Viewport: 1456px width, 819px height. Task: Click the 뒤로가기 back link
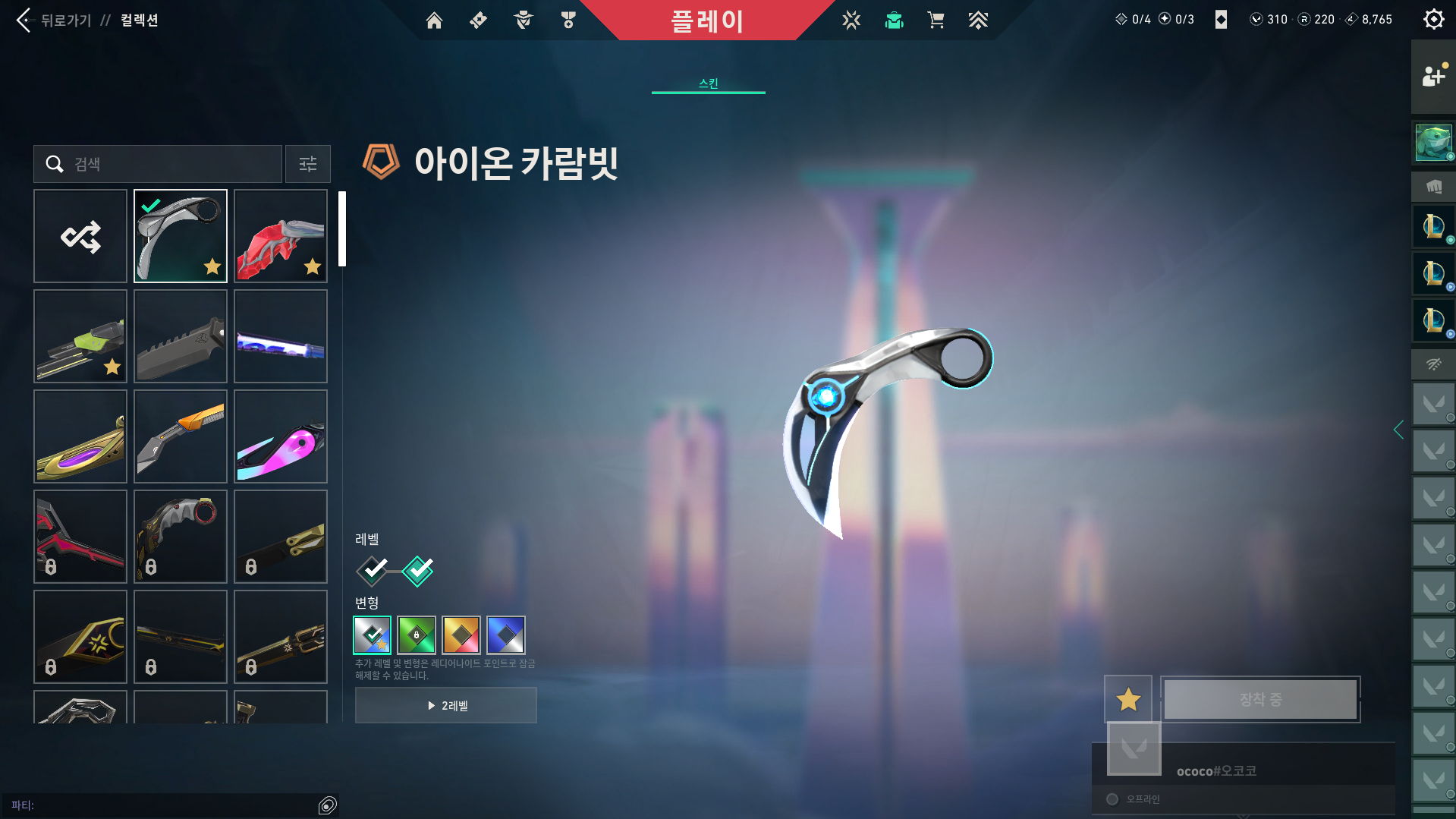[x=64, y=20]
